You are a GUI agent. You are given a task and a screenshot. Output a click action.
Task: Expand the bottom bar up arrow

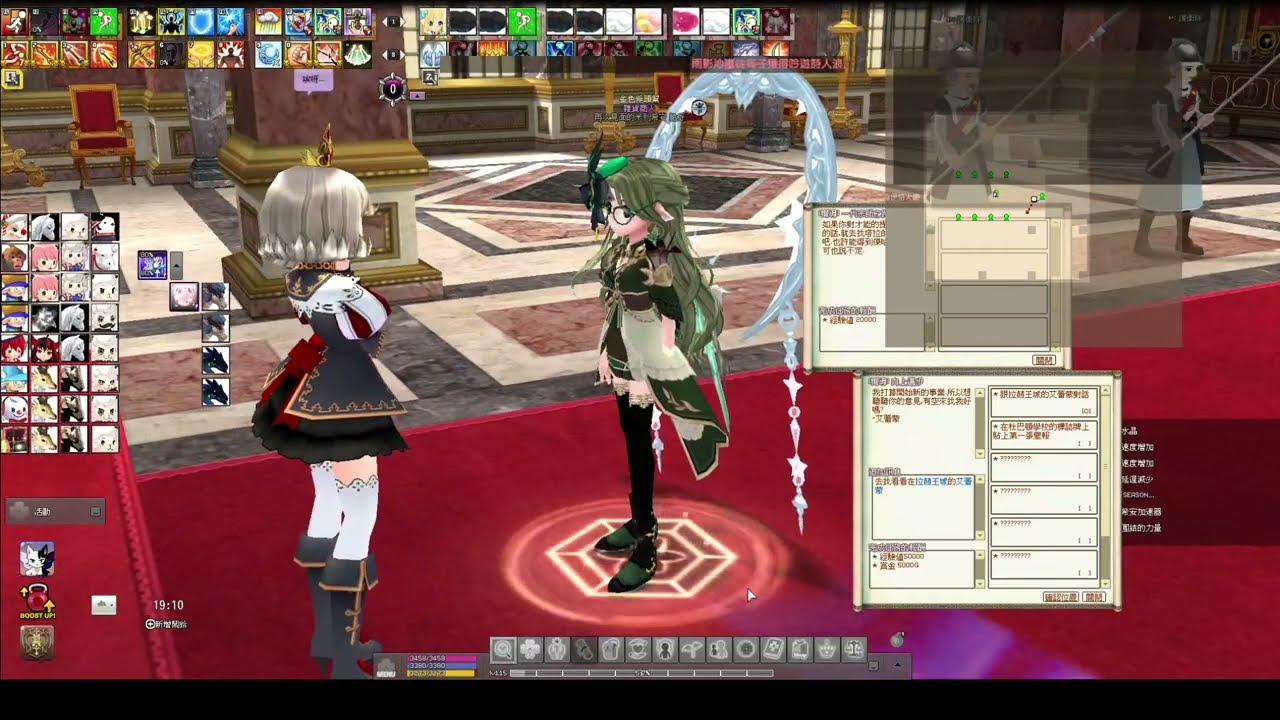897,664
